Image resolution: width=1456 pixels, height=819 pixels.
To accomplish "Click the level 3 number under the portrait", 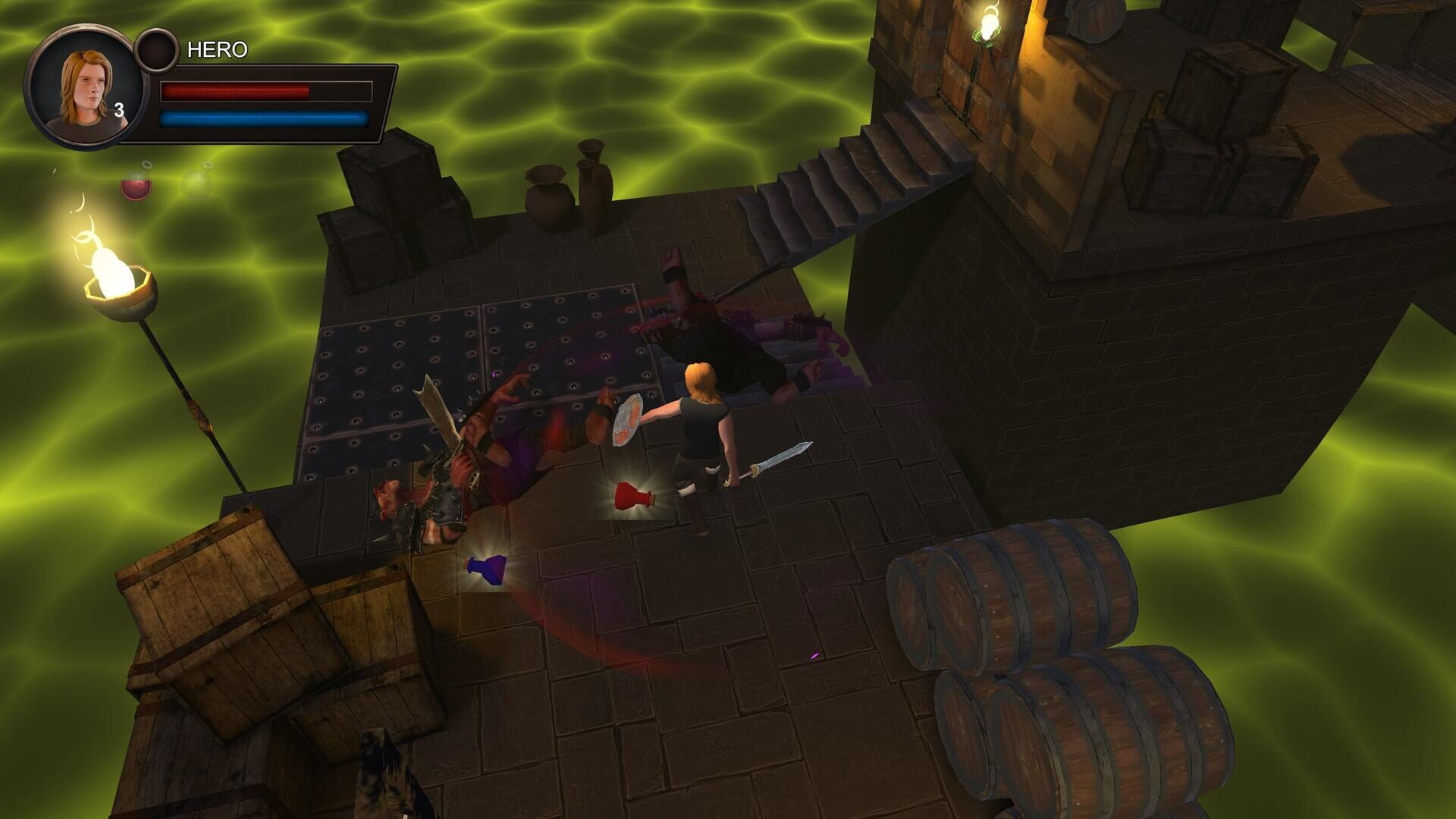I will tap(121, 110).
